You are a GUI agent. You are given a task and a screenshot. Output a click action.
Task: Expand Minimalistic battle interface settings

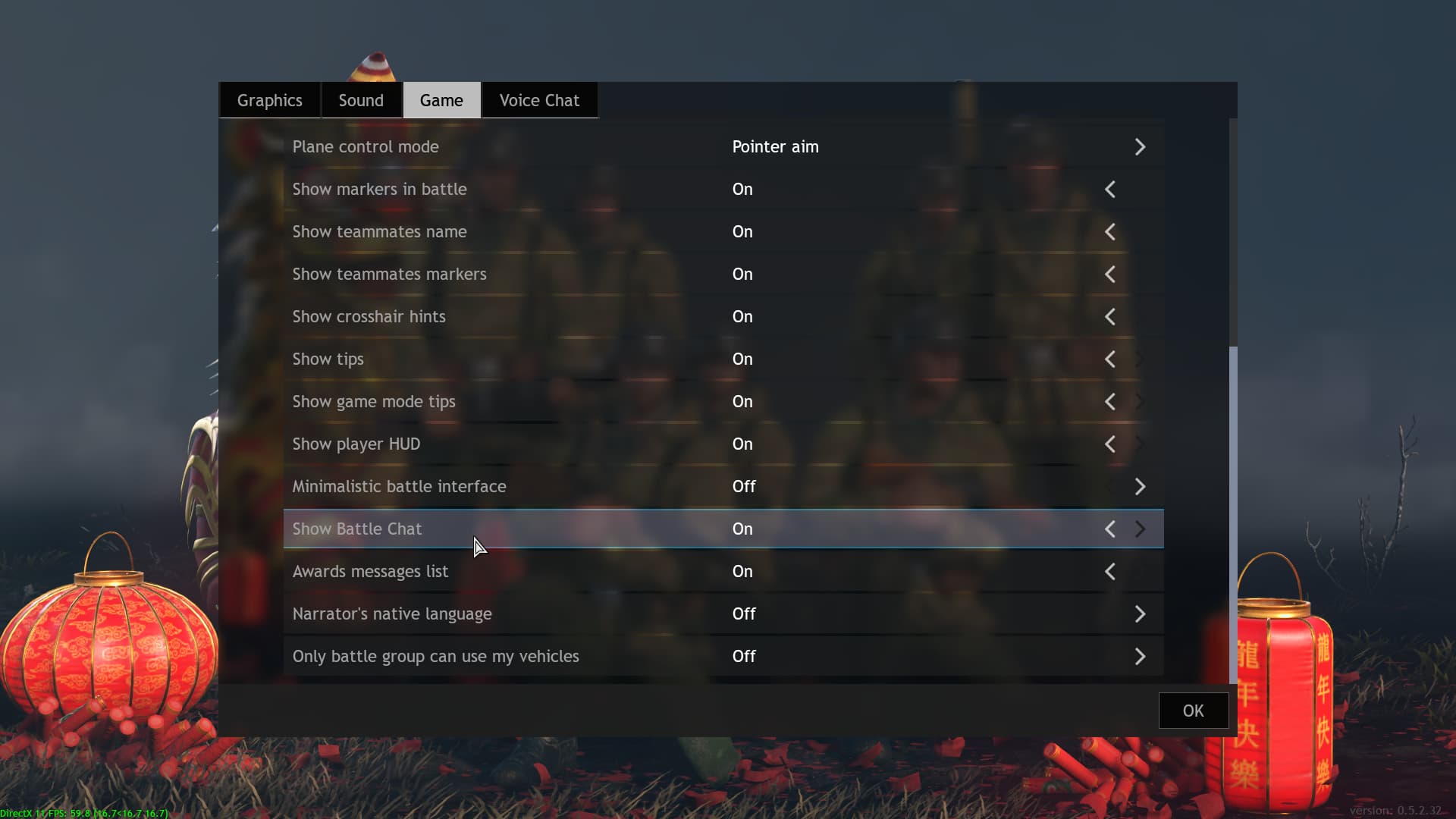pyautogui.click(x=1141, y=486)
